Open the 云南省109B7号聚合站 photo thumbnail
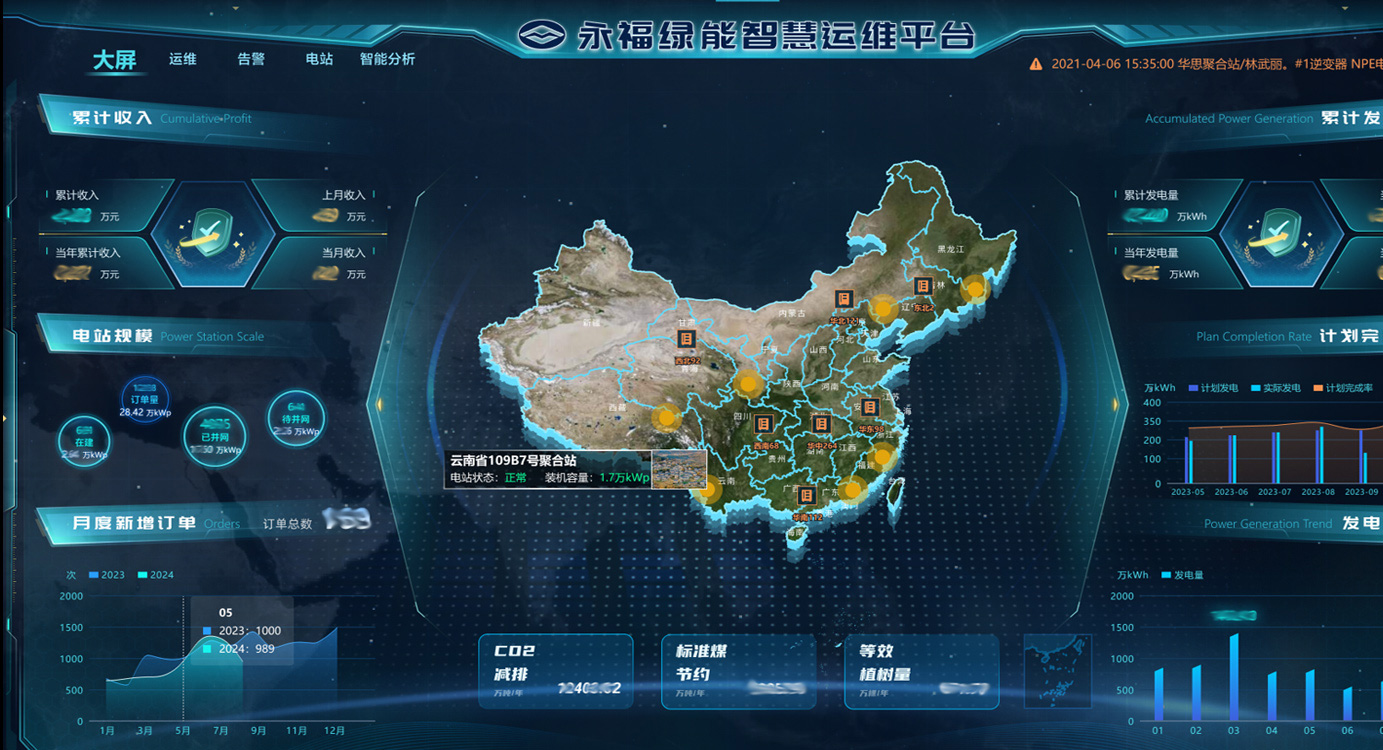Image resolution: width=1383 pixels, height=750 pixels. tap(679, 469)
